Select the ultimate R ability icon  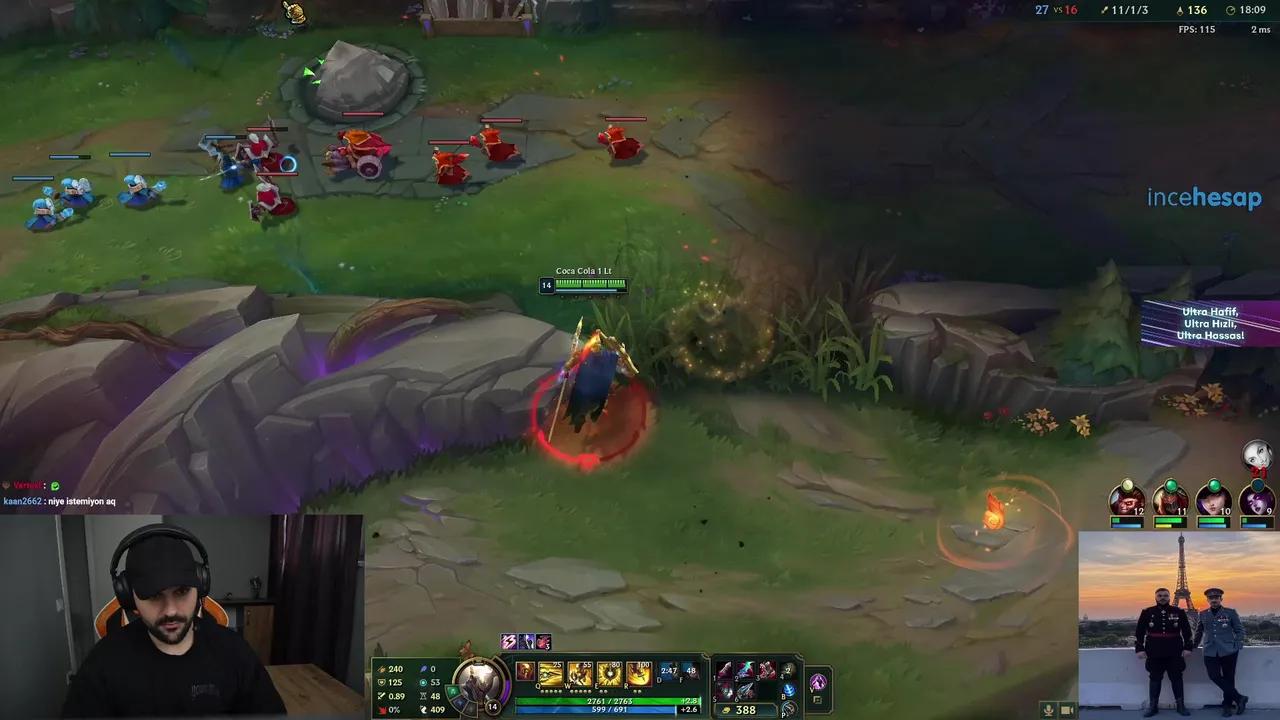[x=638, y=673]
